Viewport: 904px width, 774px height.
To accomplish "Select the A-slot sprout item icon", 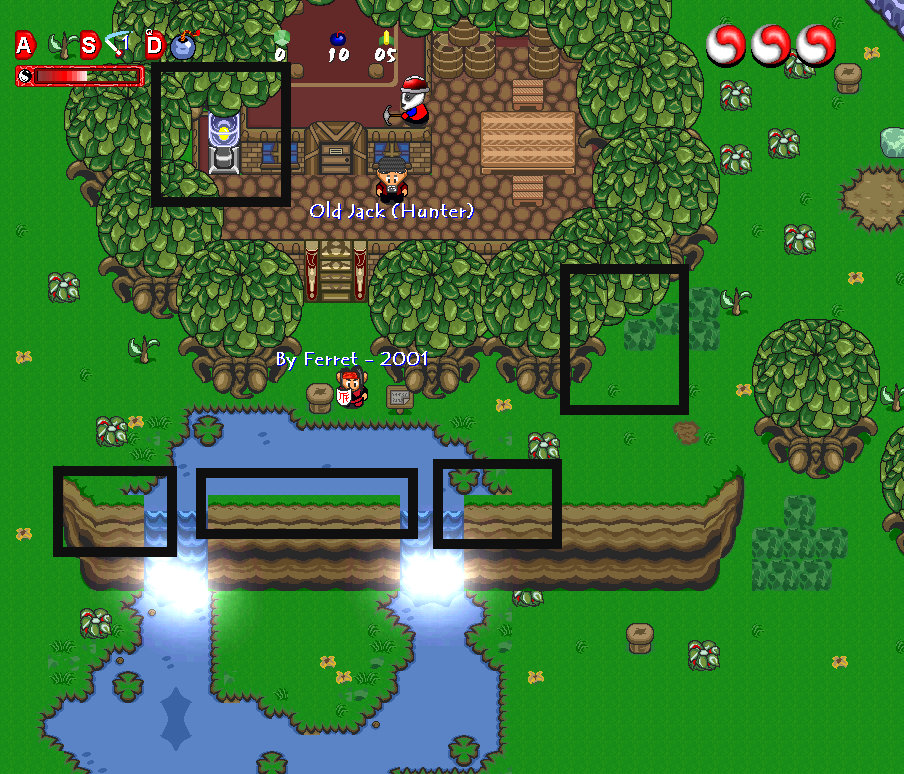I will click(62, 45).
